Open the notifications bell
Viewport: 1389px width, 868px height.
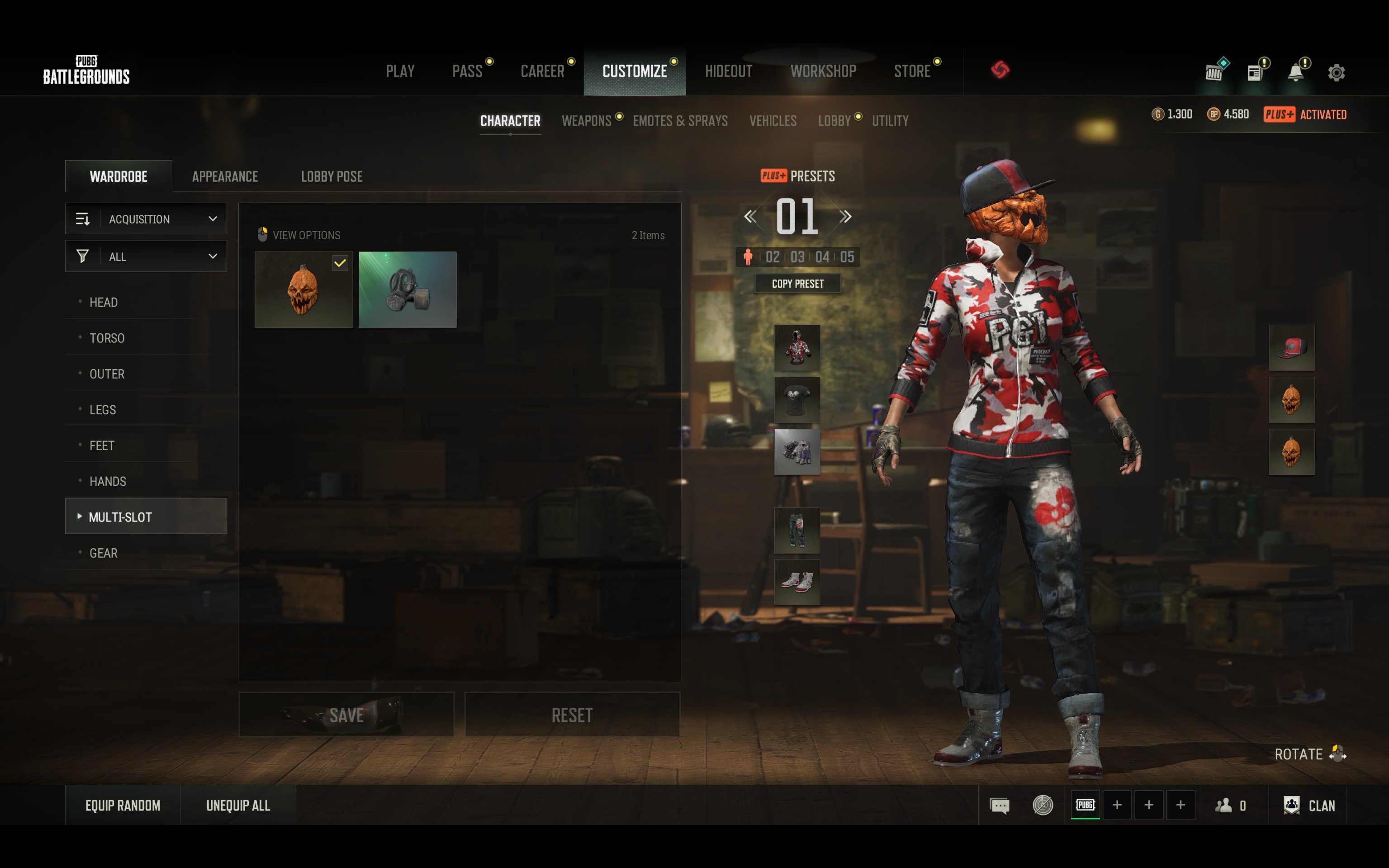tap(1295, 73)
